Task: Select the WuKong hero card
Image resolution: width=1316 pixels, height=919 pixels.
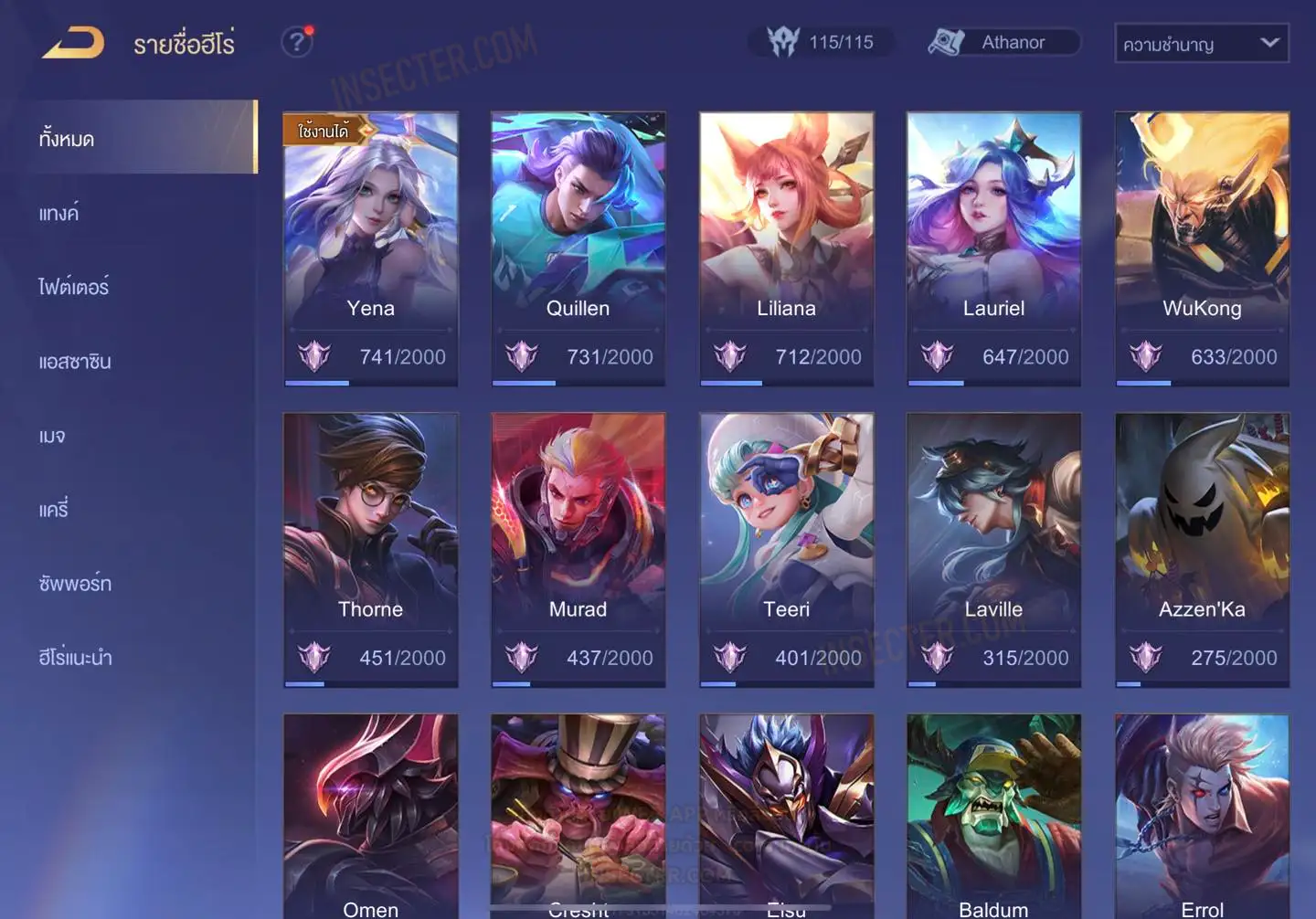Action: point(1202,248)
